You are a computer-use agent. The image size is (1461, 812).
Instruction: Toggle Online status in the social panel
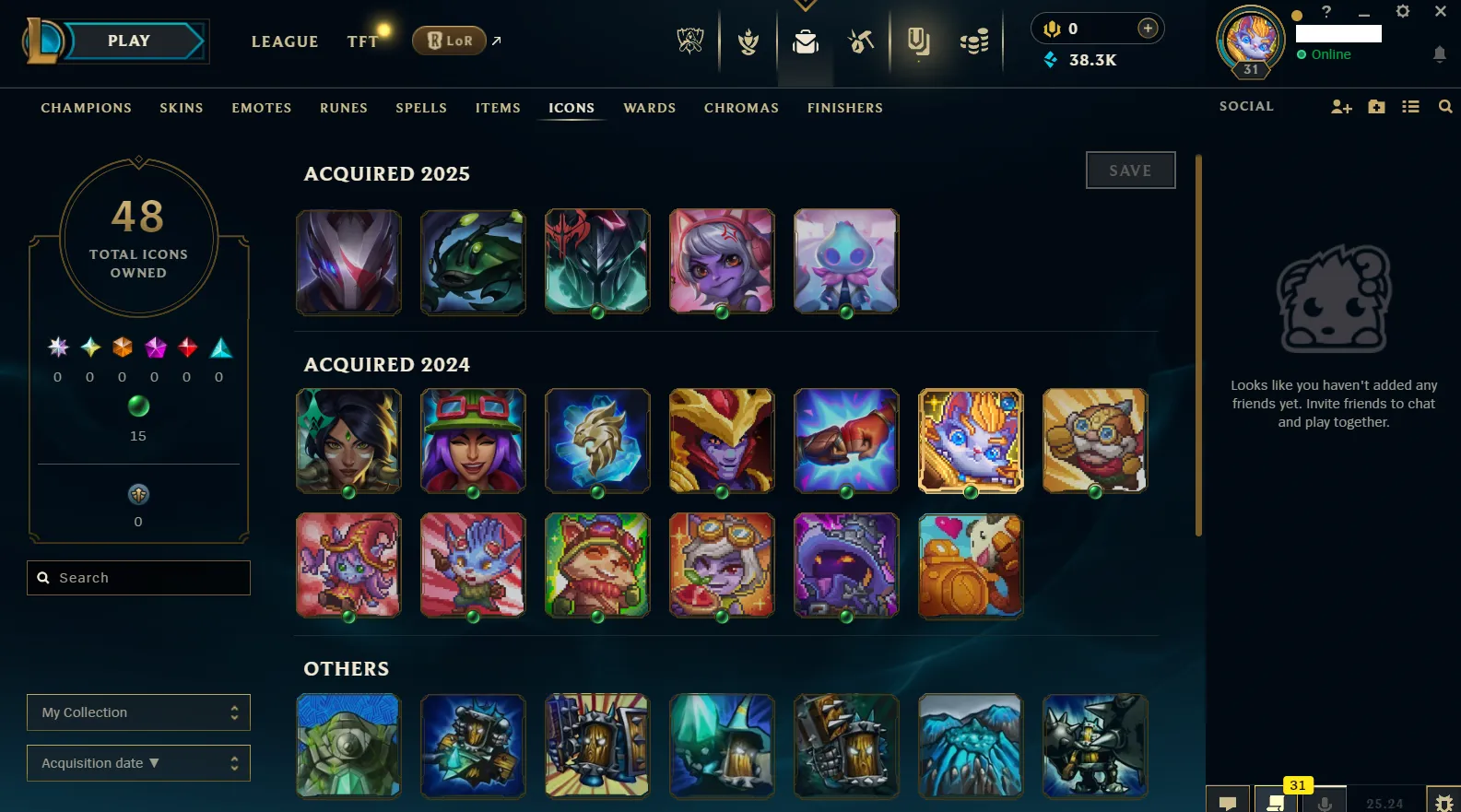coord(1327,54)
